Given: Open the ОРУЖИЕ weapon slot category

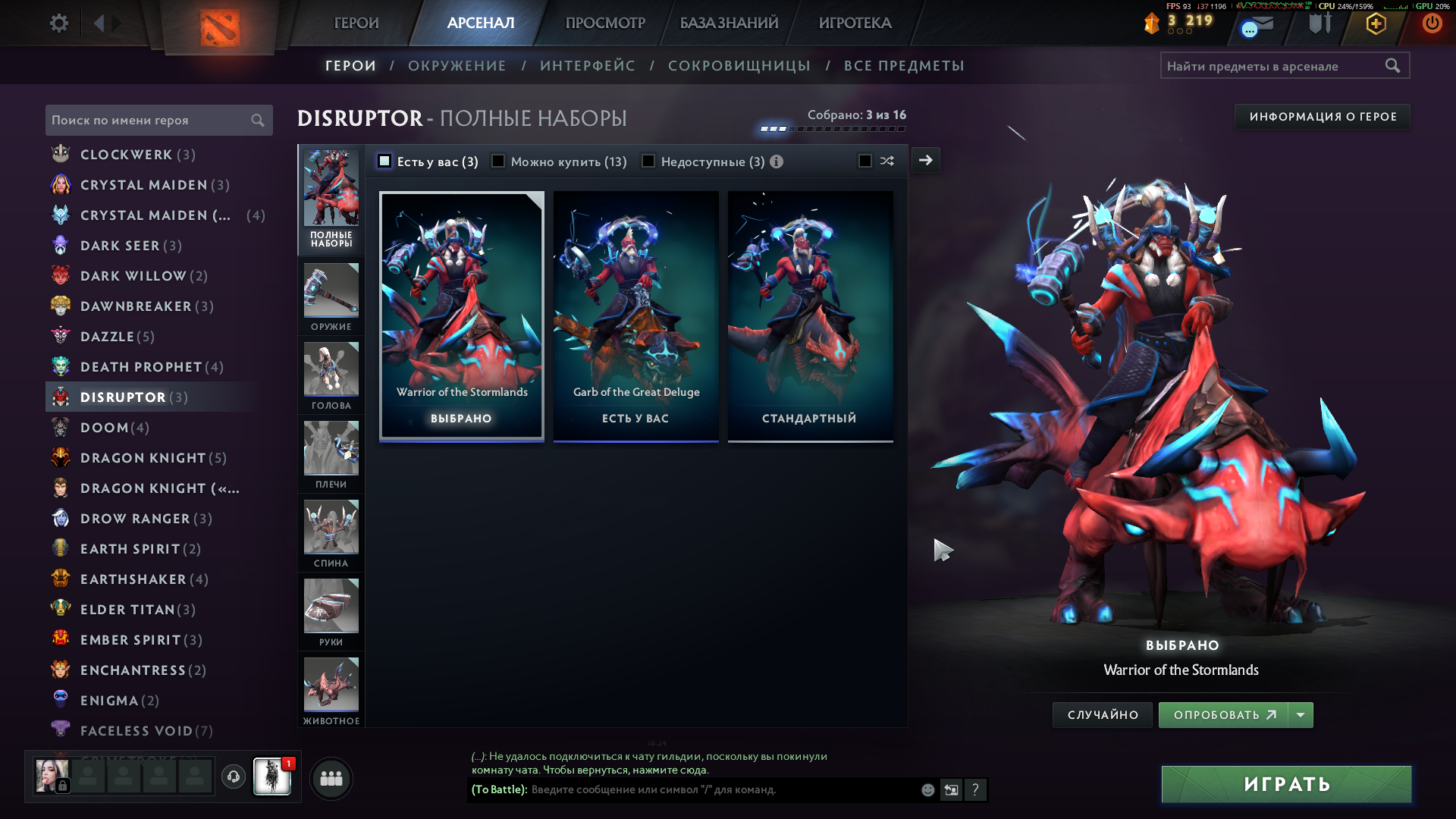Looking at the screenshot, I should [x=331, y=297].
